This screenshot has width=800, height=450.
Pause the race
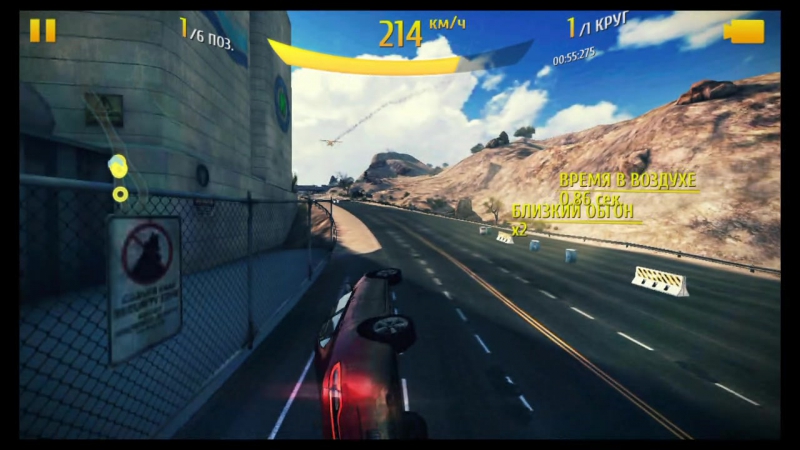43,31
